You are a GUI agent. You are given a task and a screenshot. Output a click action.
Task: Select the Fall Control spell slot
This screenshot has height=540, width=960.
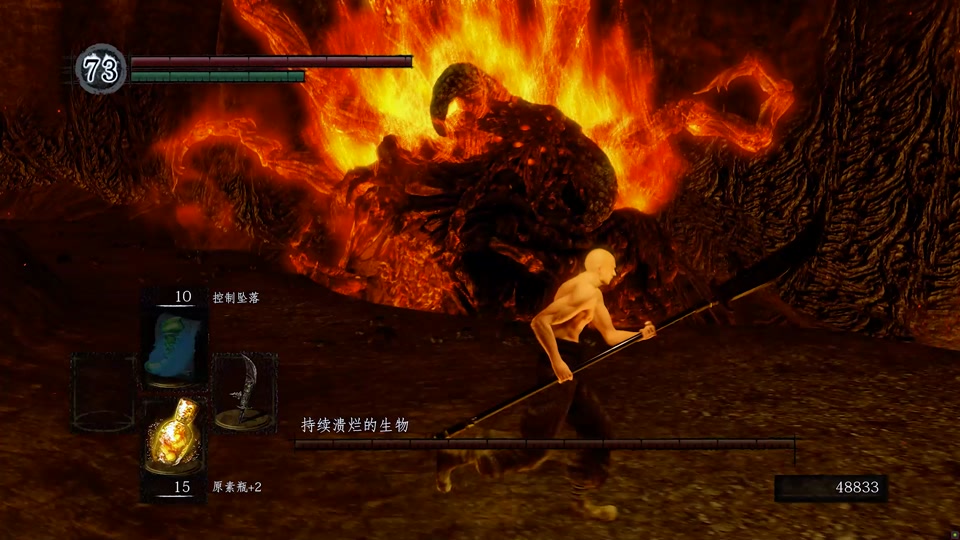pos(173,346)
